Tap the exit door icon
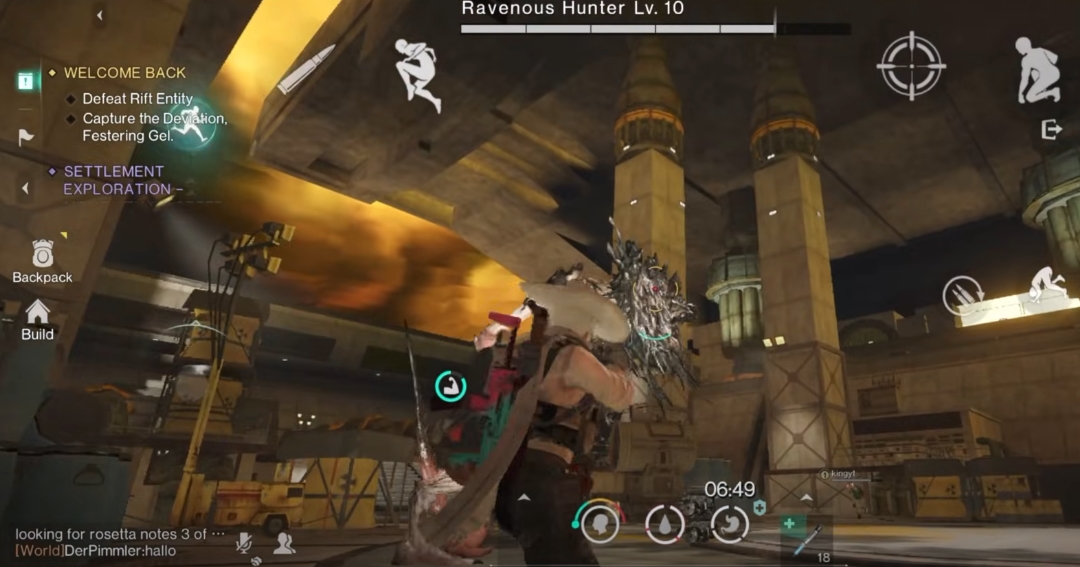1080x567 pixels. (1051, 130)
